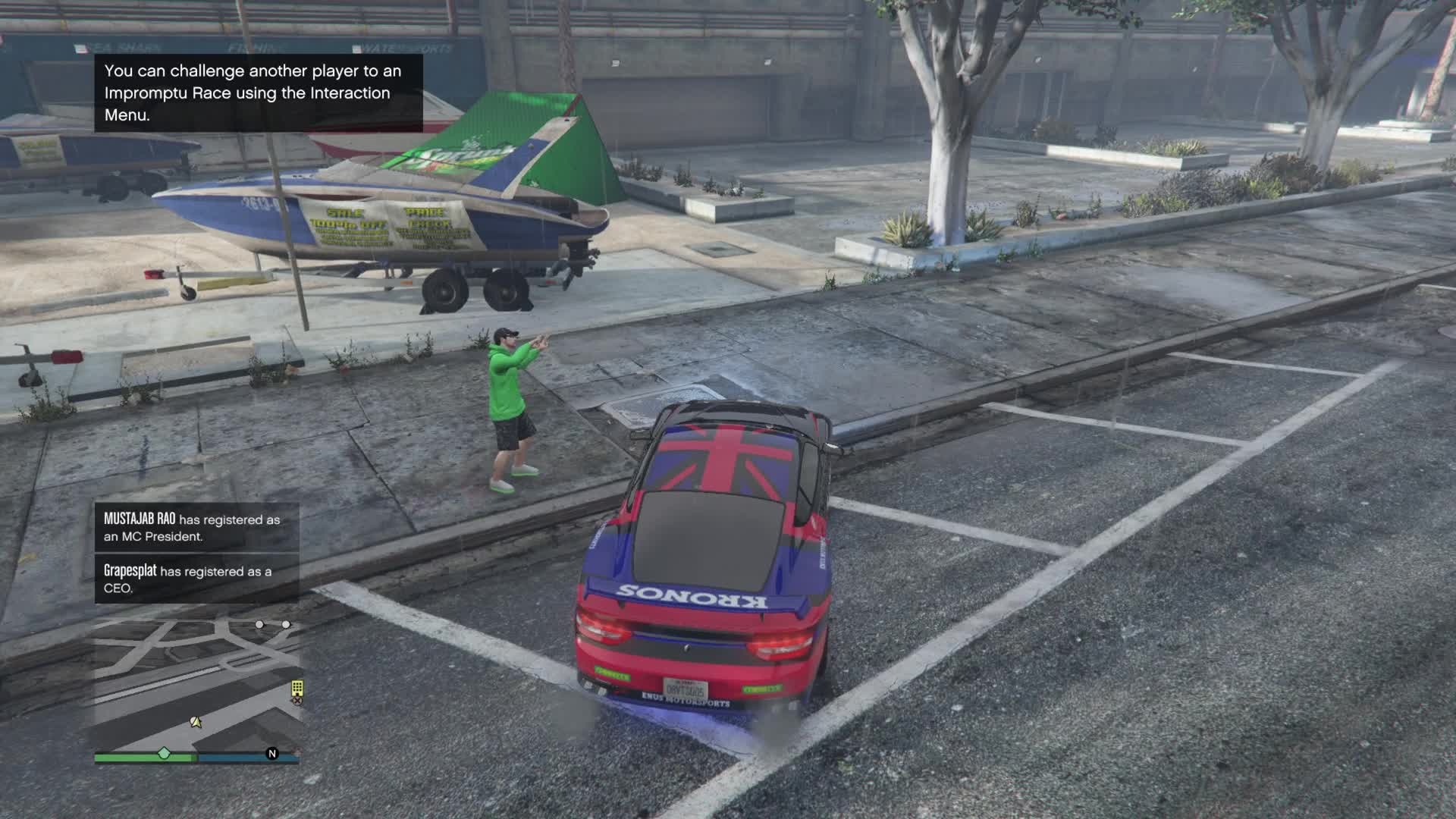
Task: Open the MUSTAJAB RAO MC President notification
Action: (196, 528)
